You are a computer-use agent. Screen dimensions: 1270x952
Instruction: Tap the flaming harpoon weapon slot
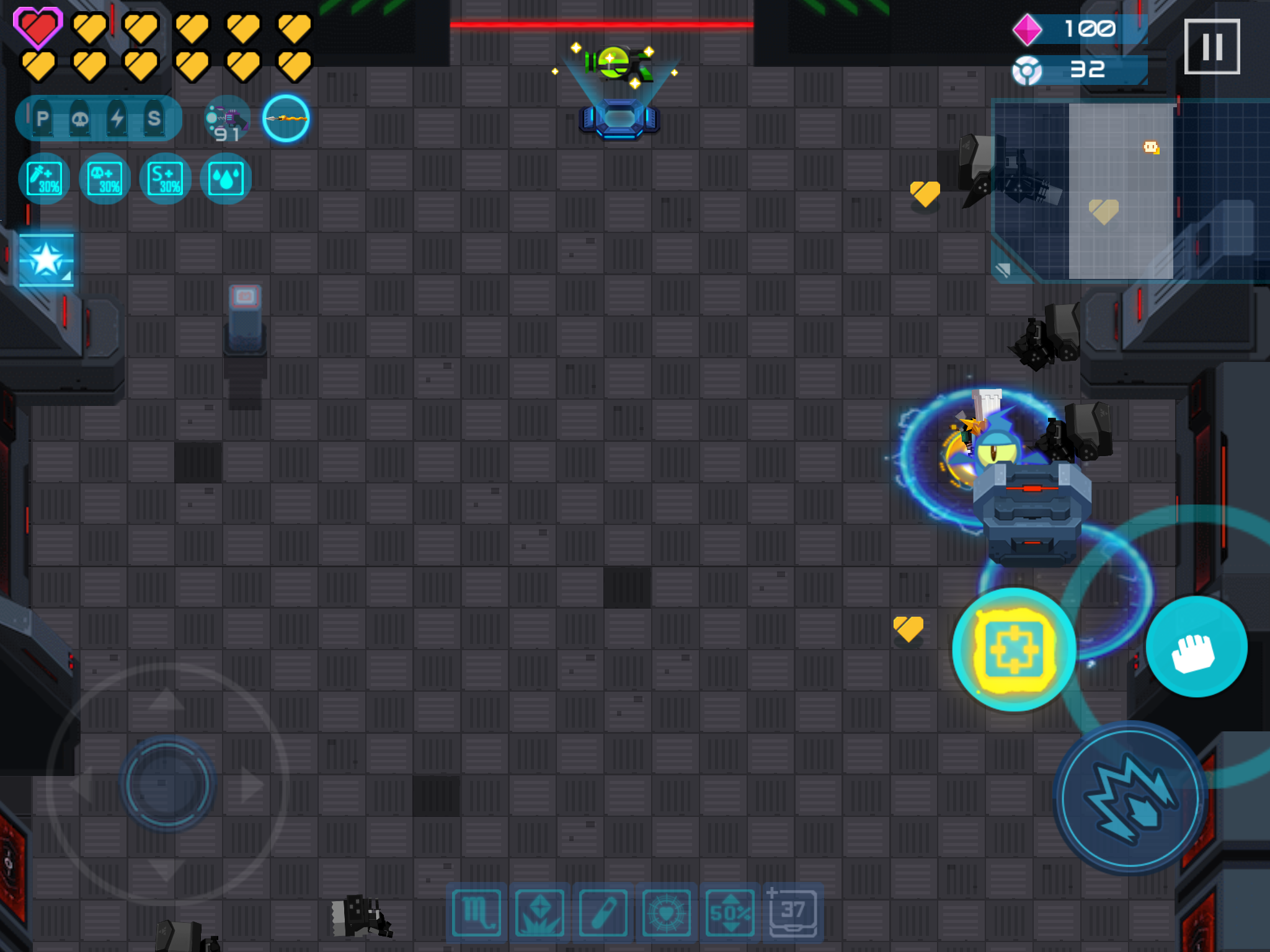[286, 119]
